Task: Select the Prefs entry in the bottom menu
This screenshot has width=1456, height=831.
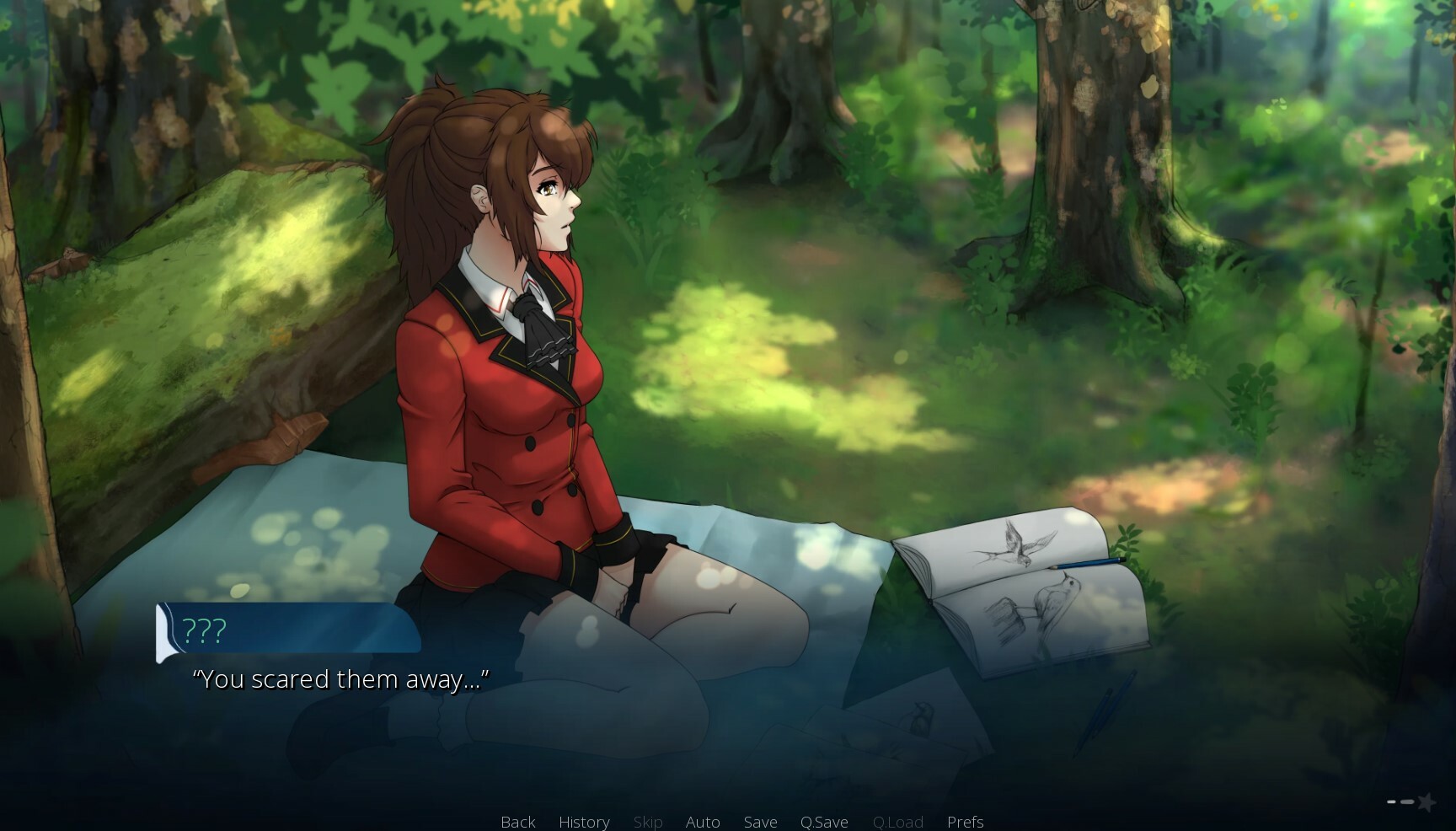Action: [x=965, y=822]
